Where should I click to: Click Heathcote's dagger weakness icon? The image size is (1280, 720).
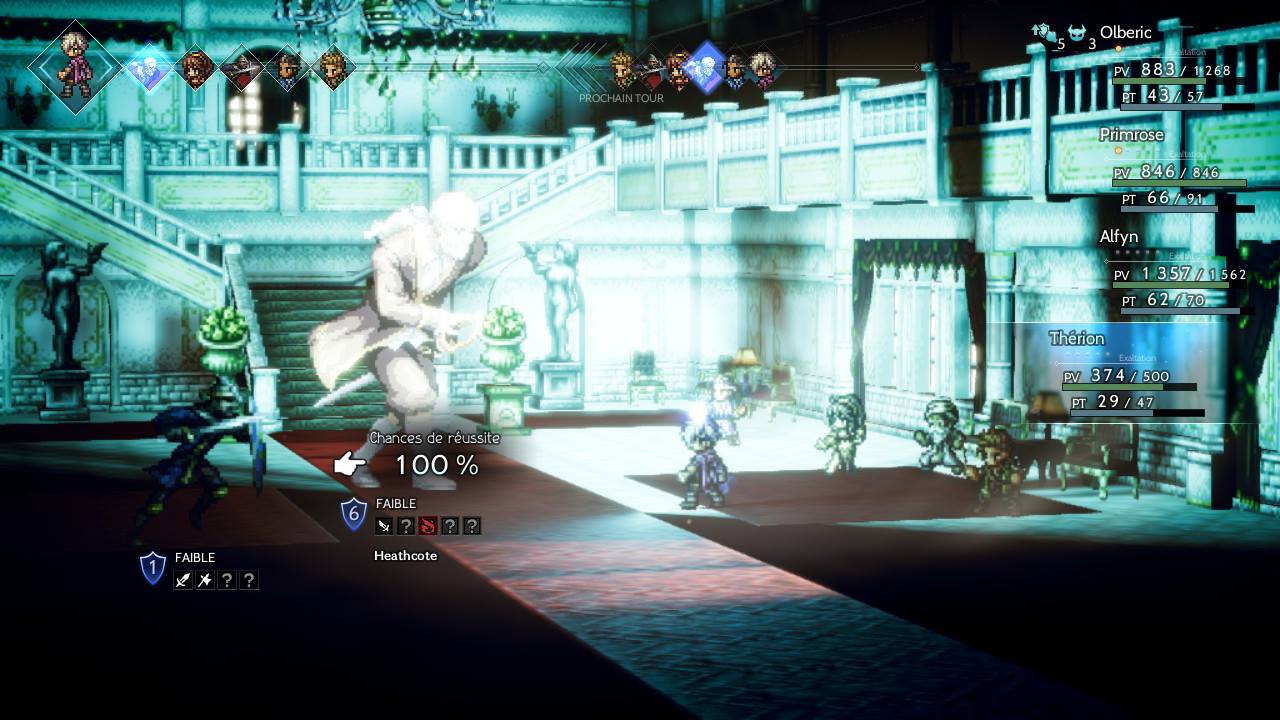coord(384,526)
